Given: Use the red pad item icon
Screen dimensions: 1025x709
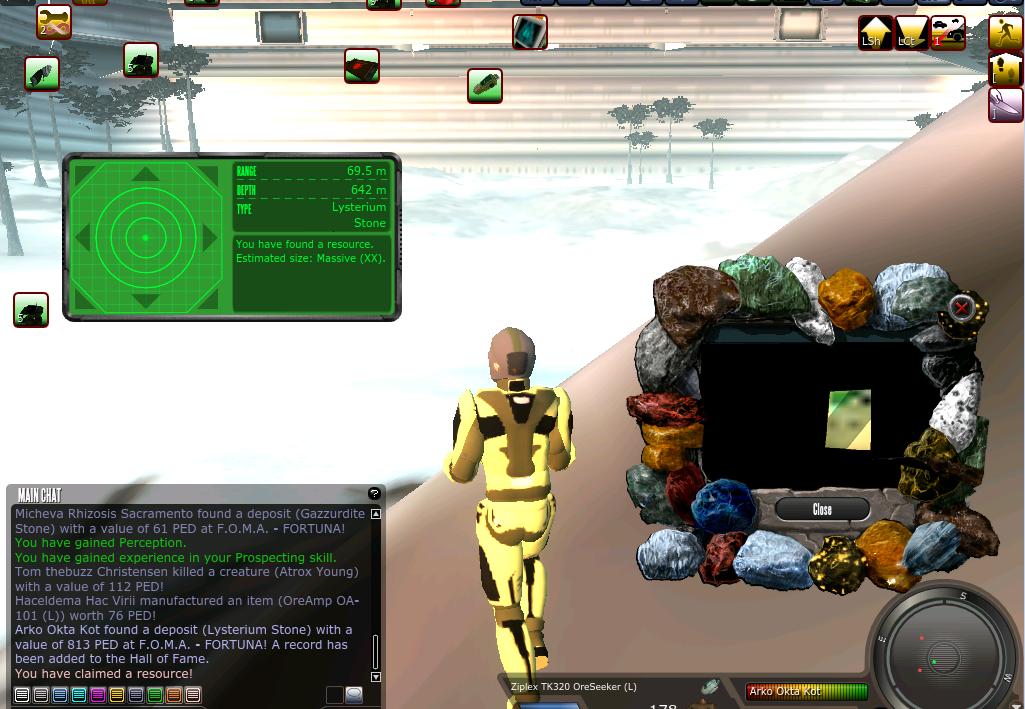Looking at the screenshot, I should pos(362,66).
